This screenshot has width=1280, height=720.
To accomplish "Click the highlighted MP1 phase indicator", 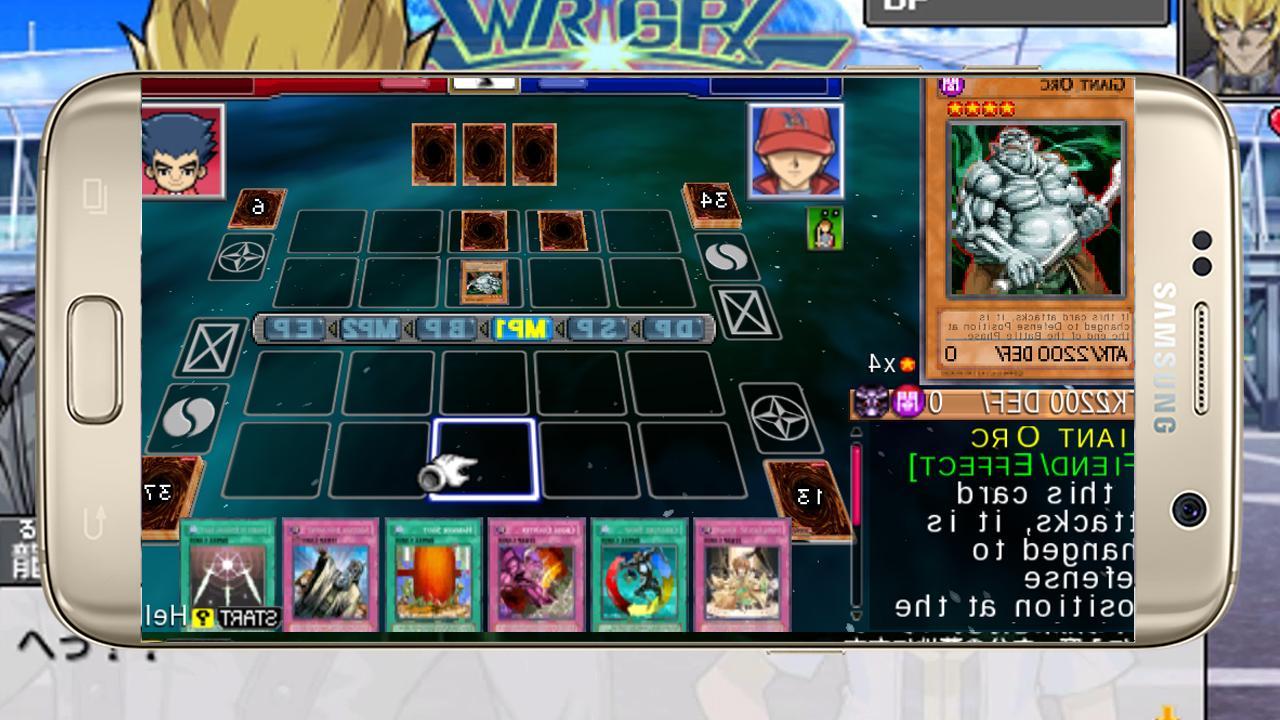I will [x=521, y=328].
